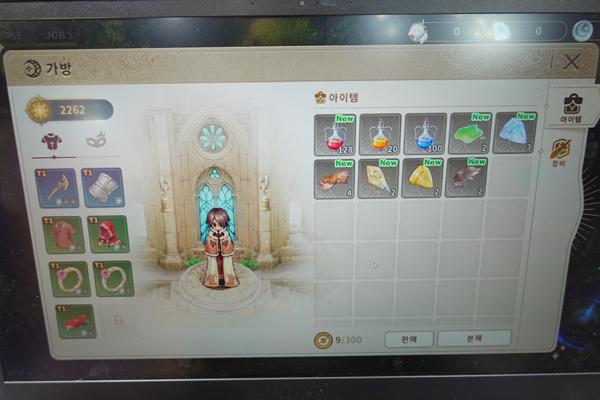This screenshot has width=600, height=400.
Task: Switch to the mask costume tab
Action: 96,141
